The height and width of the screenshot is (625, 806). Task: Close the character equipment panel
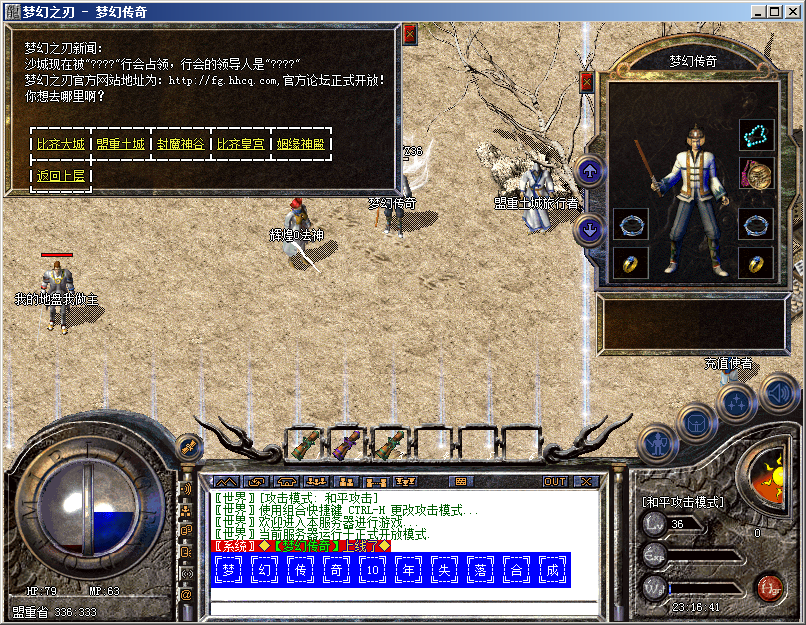coord(587,82)
